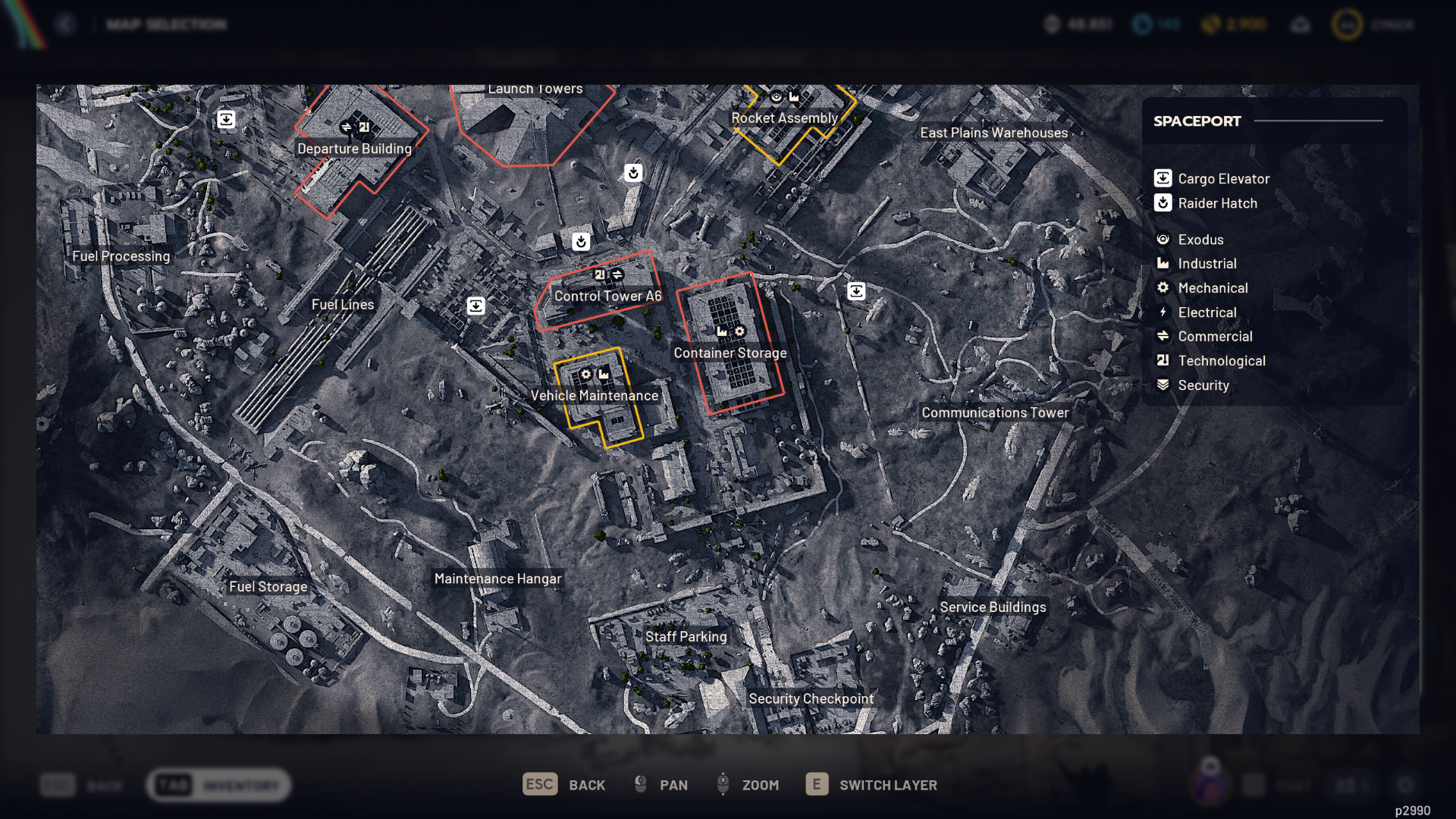Open the Cargo Elevator near Fuel Lines
The image size is (1456, 819).
pyautogui.click(x=475, y=305)
